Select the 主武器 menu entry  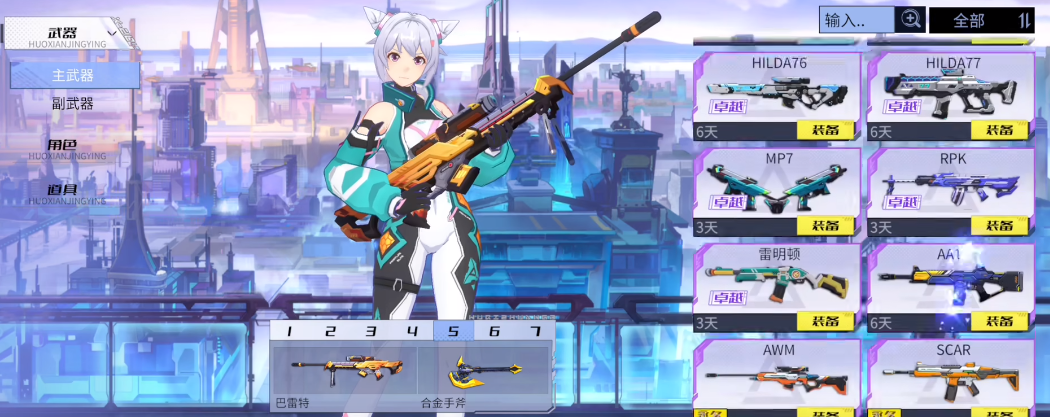coord(74,75)
